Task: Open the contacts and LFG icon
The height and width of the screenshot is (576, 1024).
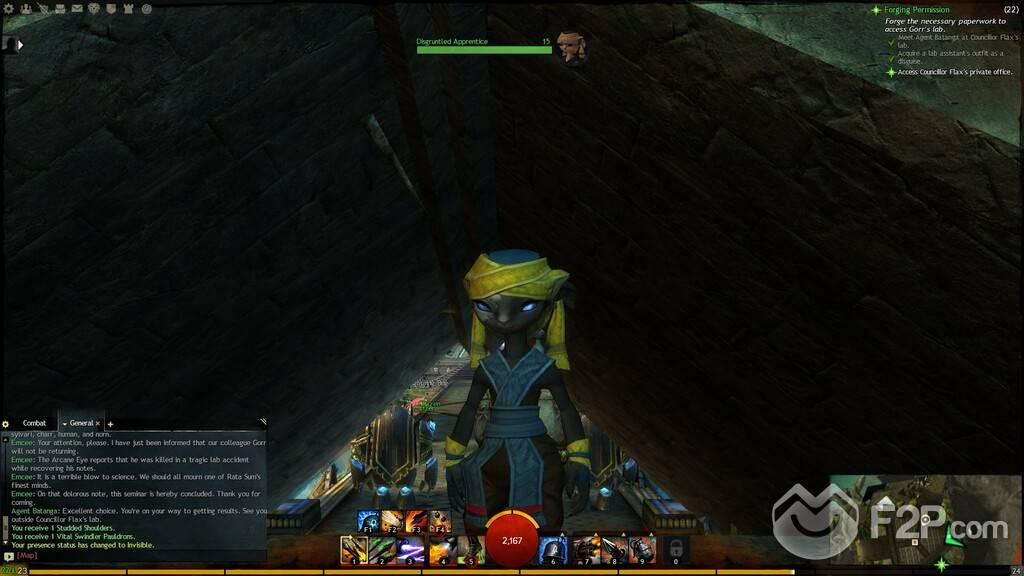Action: 24,9
